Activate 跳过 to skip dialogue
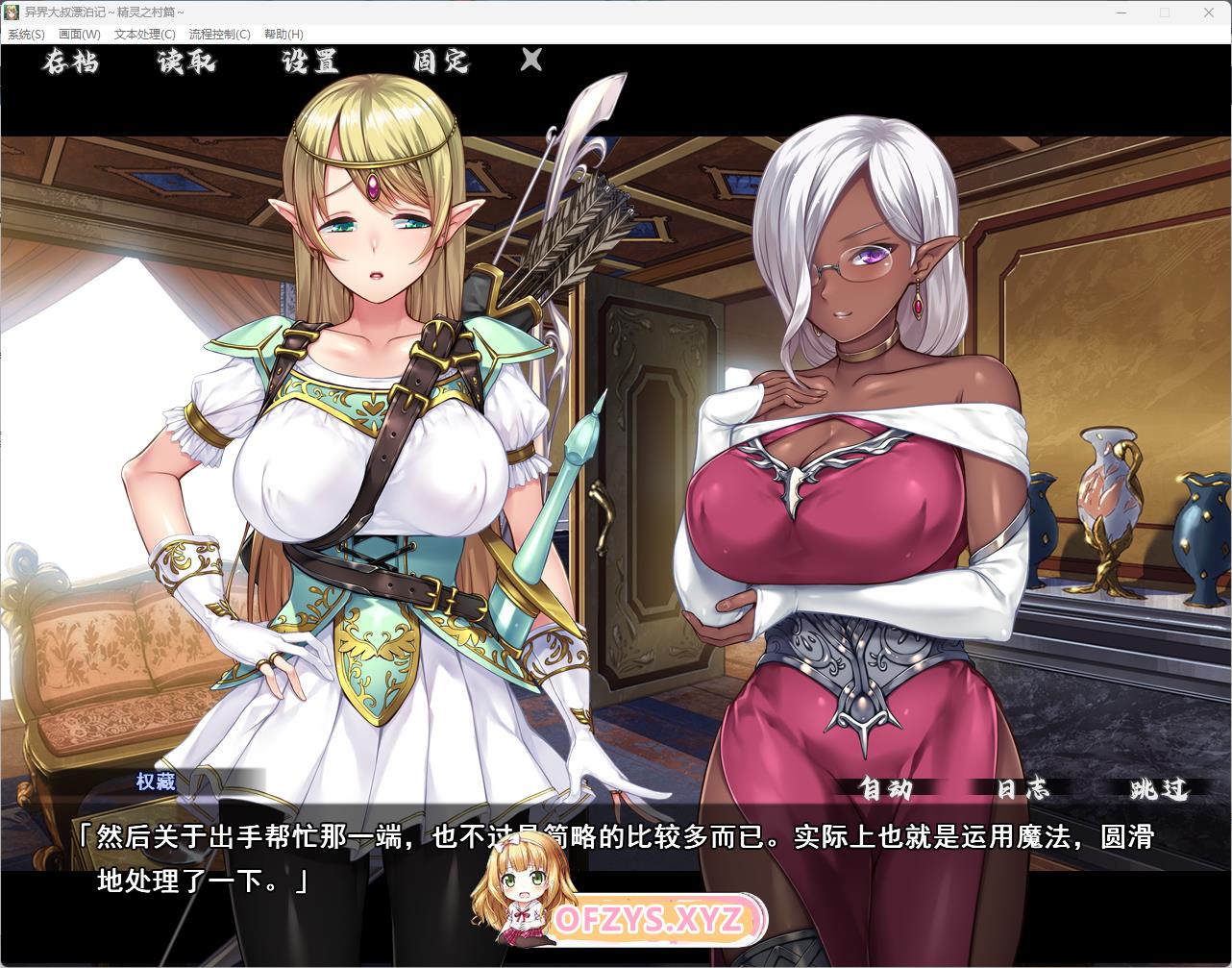Screen dimensions: 1232x968 (x=1159, y=789)
